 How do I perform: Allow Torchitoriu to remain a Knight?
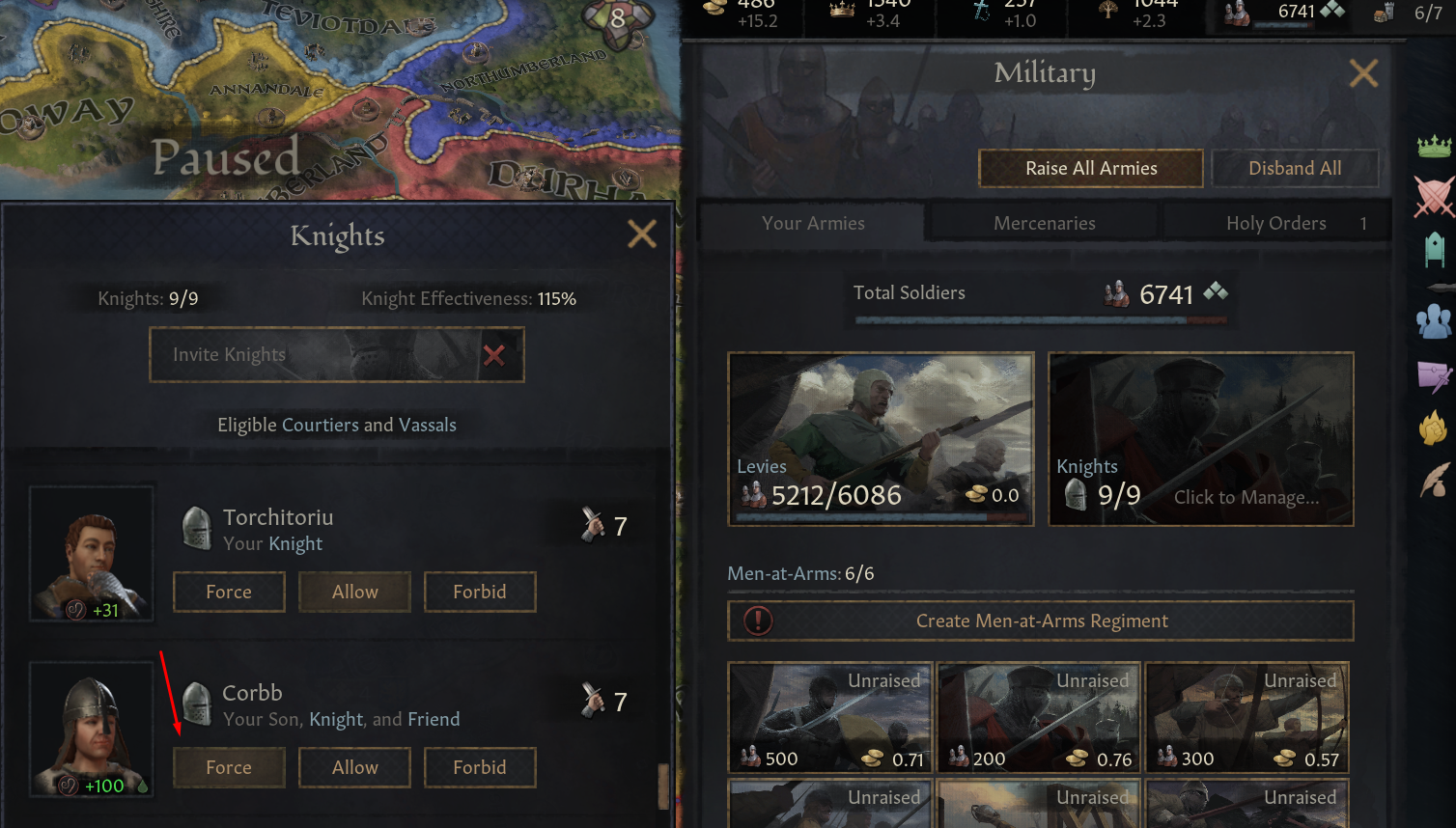pyautogui.click(x=354, y=592)
